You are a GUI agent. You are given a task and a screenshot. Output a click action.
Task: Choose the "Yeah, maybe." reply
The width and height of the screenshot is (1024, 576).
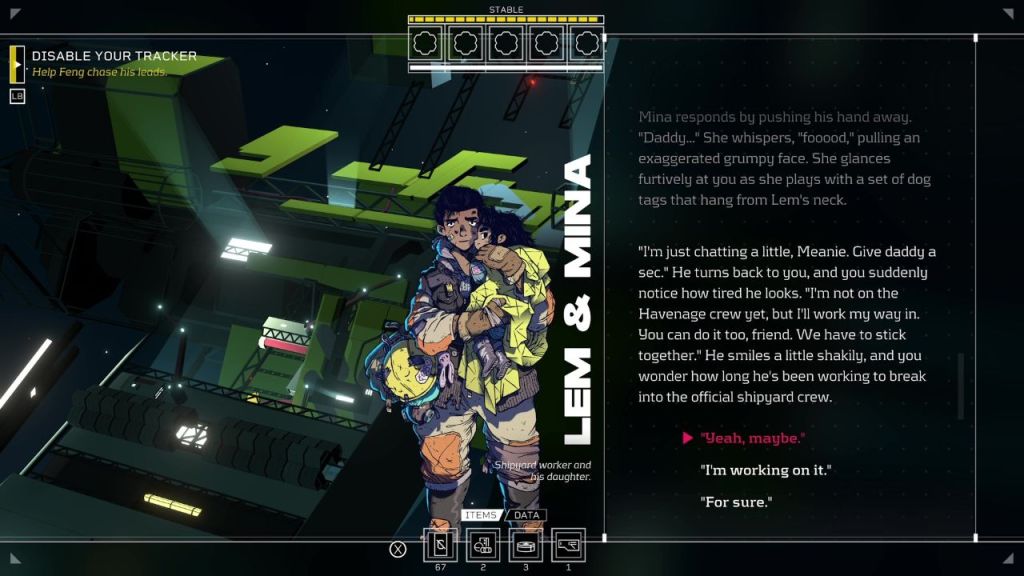[x=753, y=438]
